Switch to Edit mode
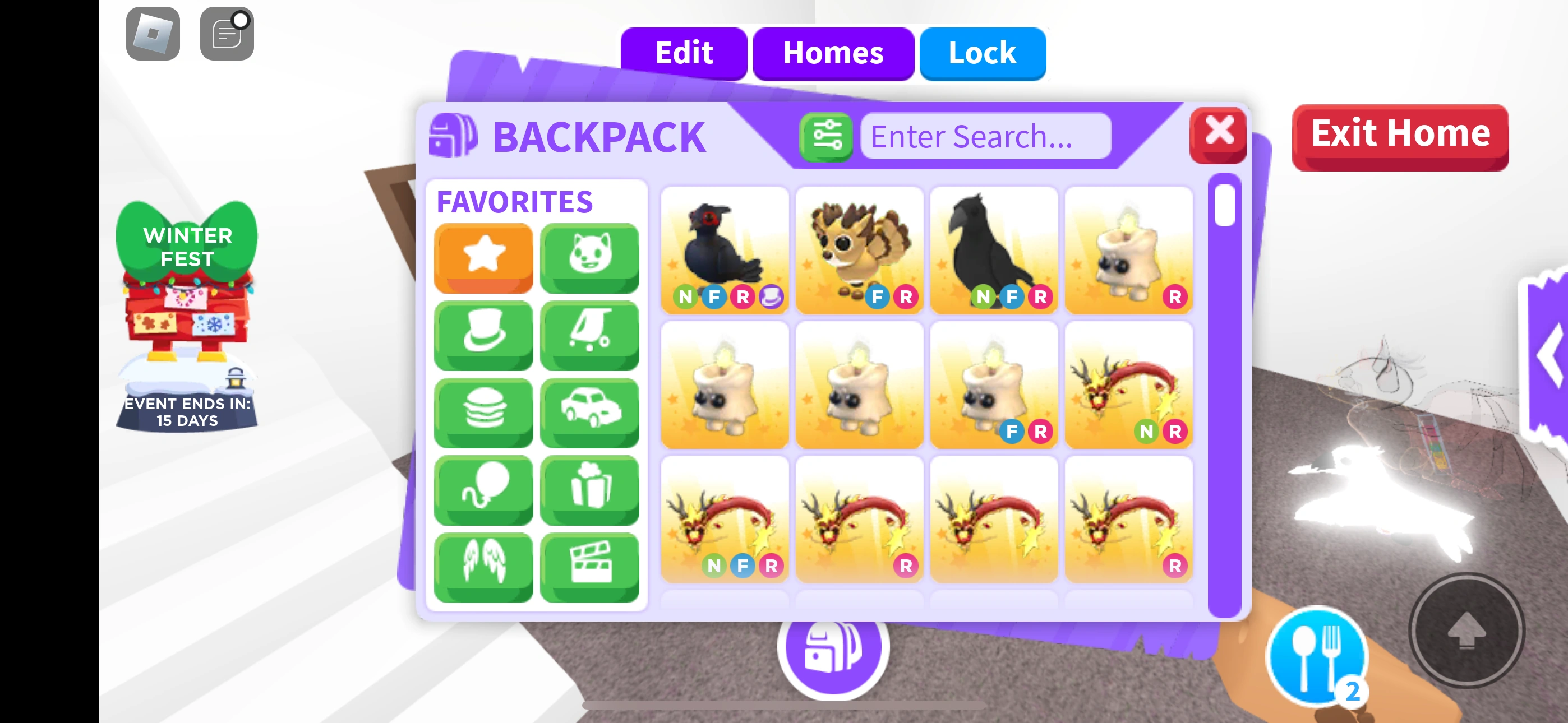 pos(683,54)
